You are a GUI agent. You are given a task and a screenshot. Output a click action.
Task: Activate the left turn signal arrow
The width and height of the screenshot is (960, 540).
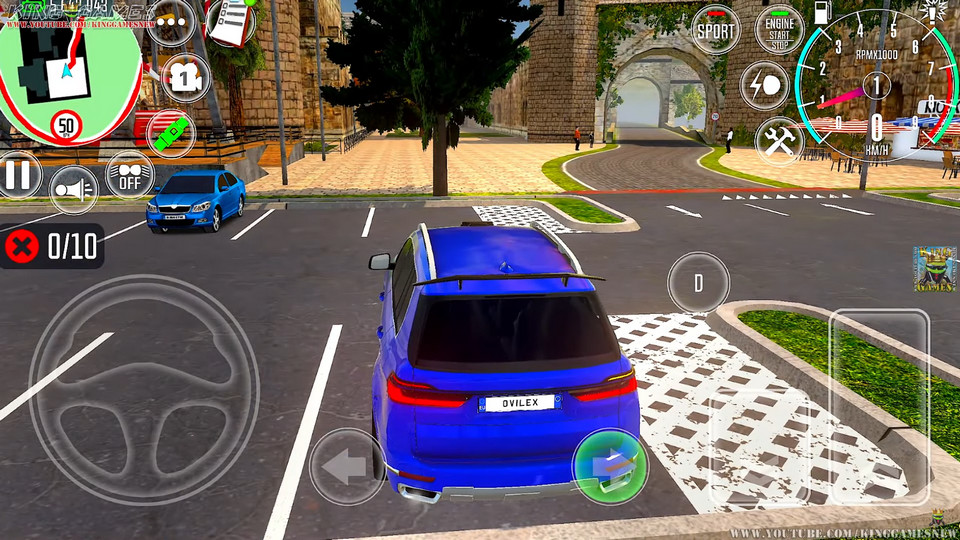coord(347,466)
